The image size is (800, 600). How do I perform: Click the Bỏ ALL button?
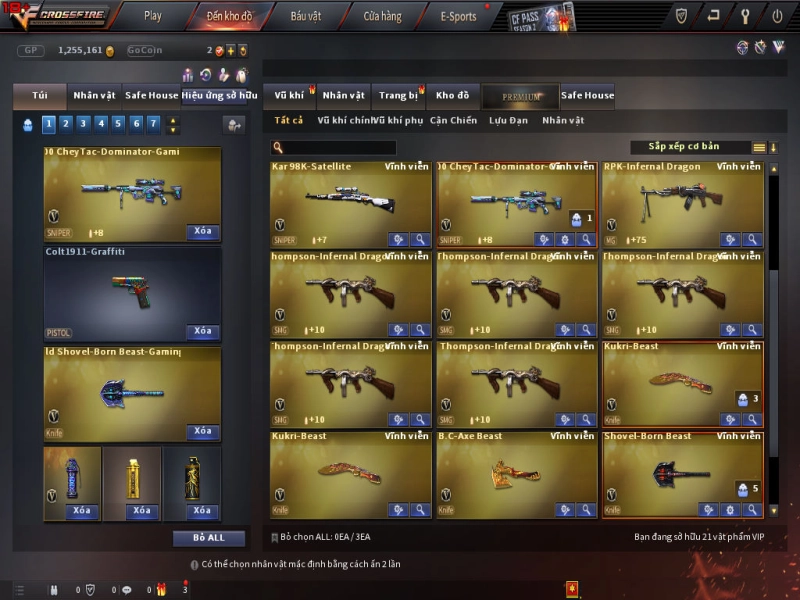pos(208,538)
